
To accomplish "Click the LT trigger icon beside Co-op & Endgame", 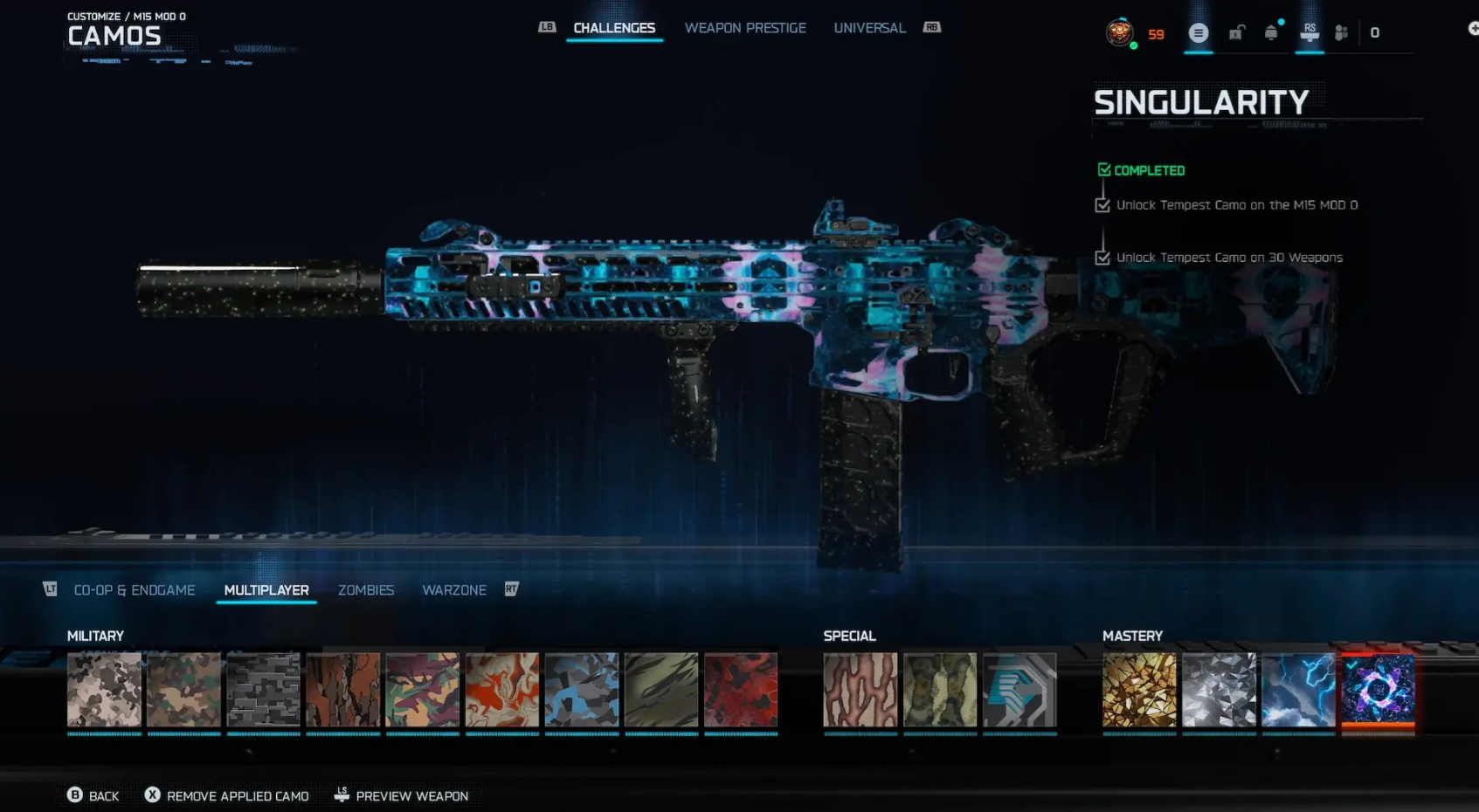I will point(50,589).
